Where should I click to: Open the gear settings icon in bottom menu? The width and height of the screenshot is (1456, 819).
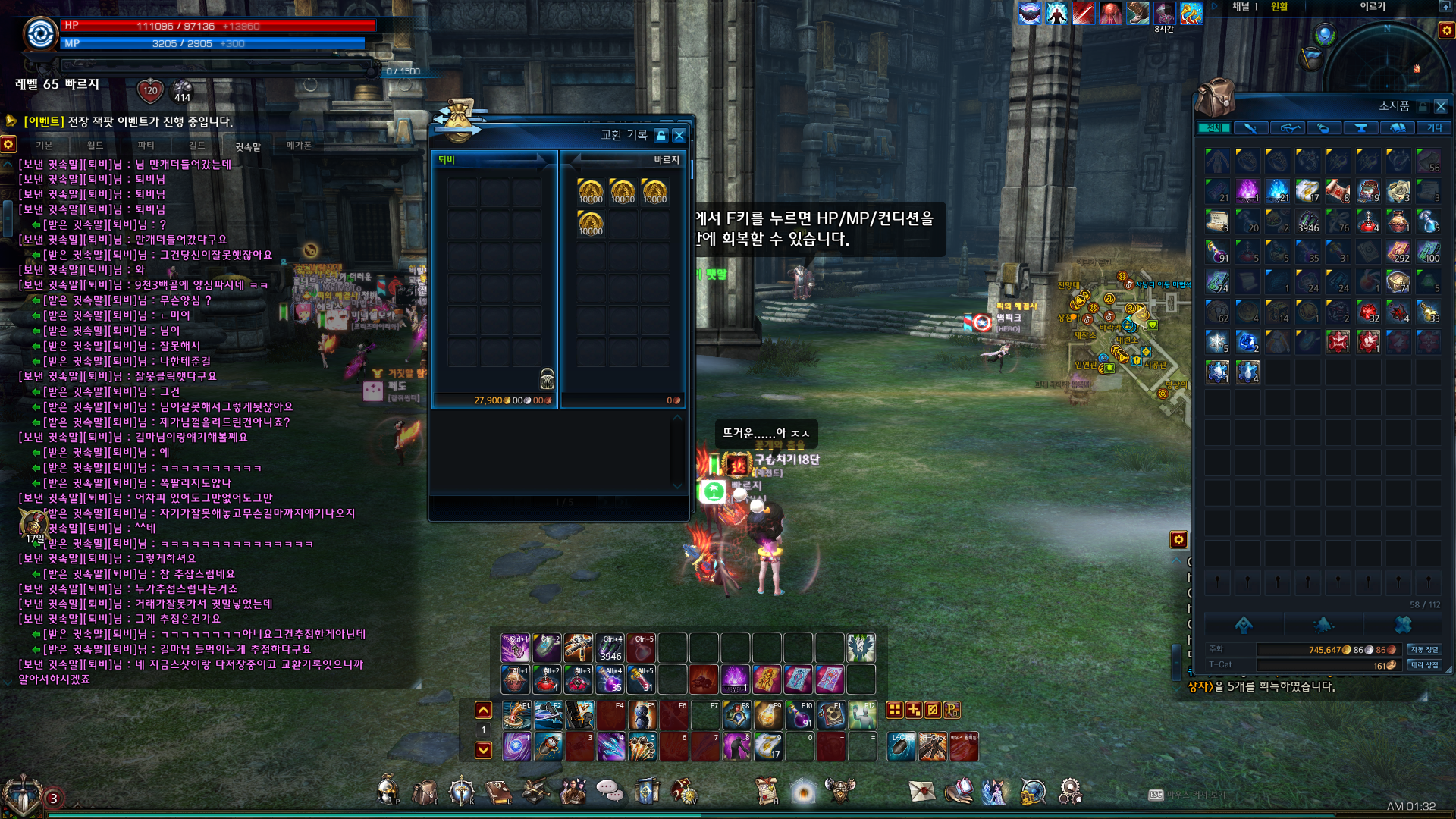[1069, 792]
